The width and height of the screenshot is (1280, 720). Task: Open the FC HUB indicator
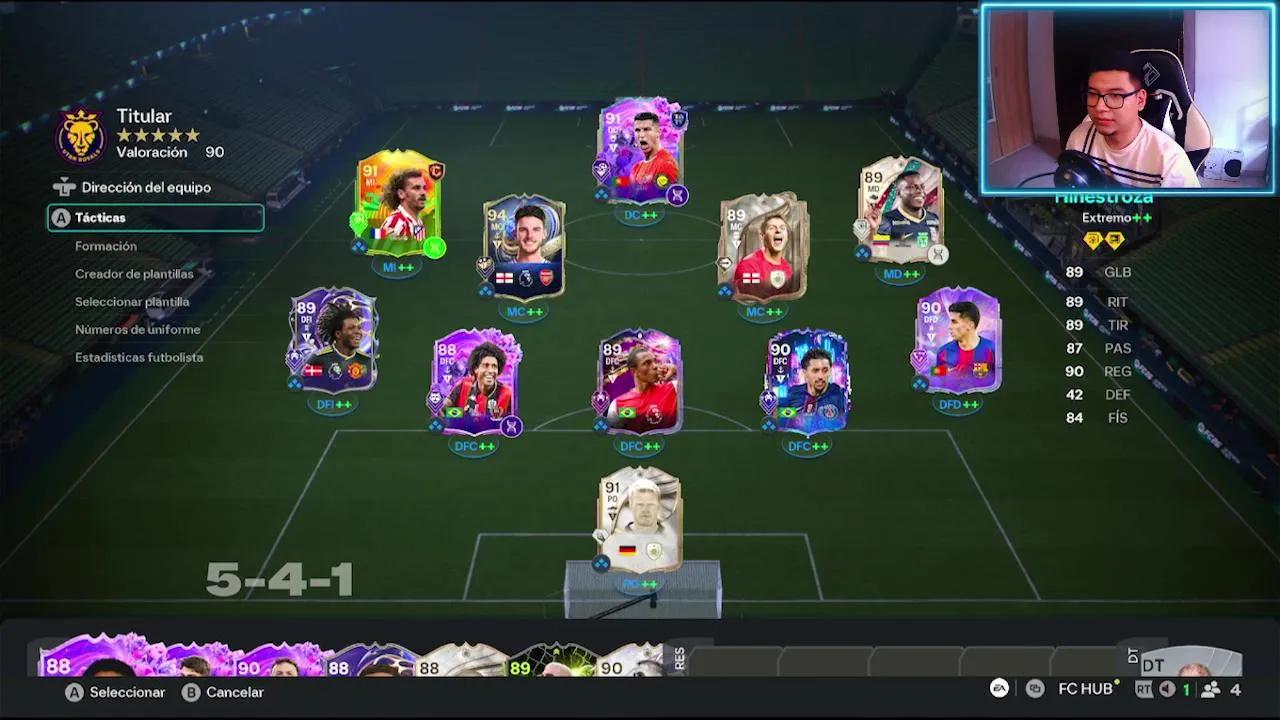point(1084,689)
